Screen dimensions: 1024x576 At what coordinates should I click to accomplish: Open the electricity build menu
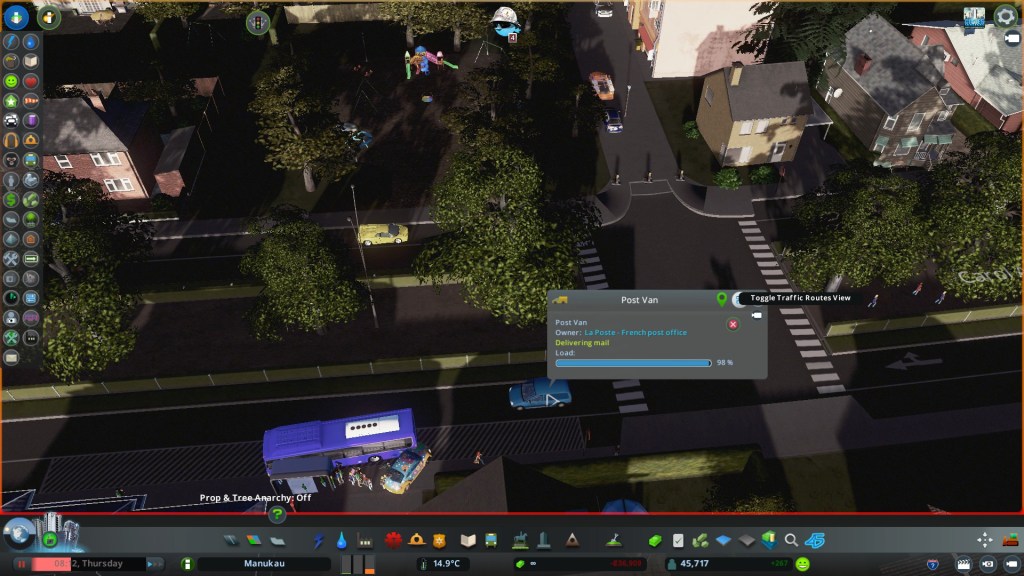coord(320,540)
